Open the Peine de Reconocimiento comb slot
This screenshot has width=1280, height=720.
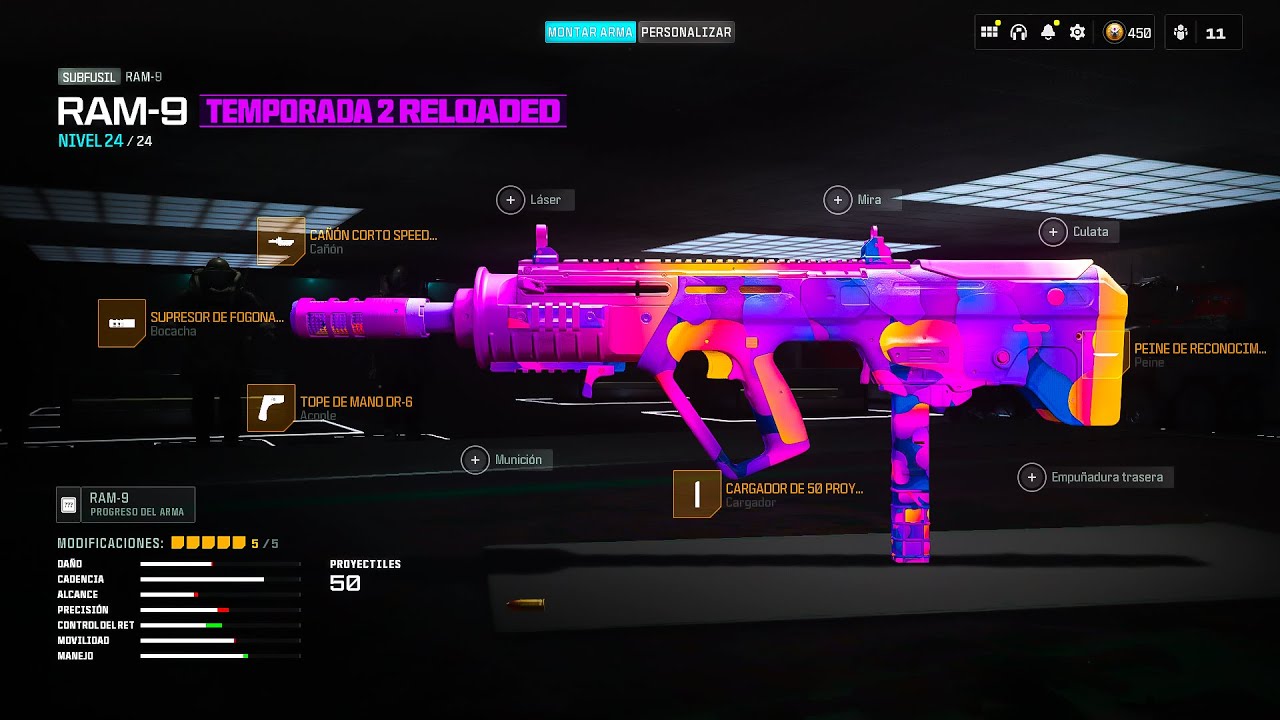point(1105,355)
